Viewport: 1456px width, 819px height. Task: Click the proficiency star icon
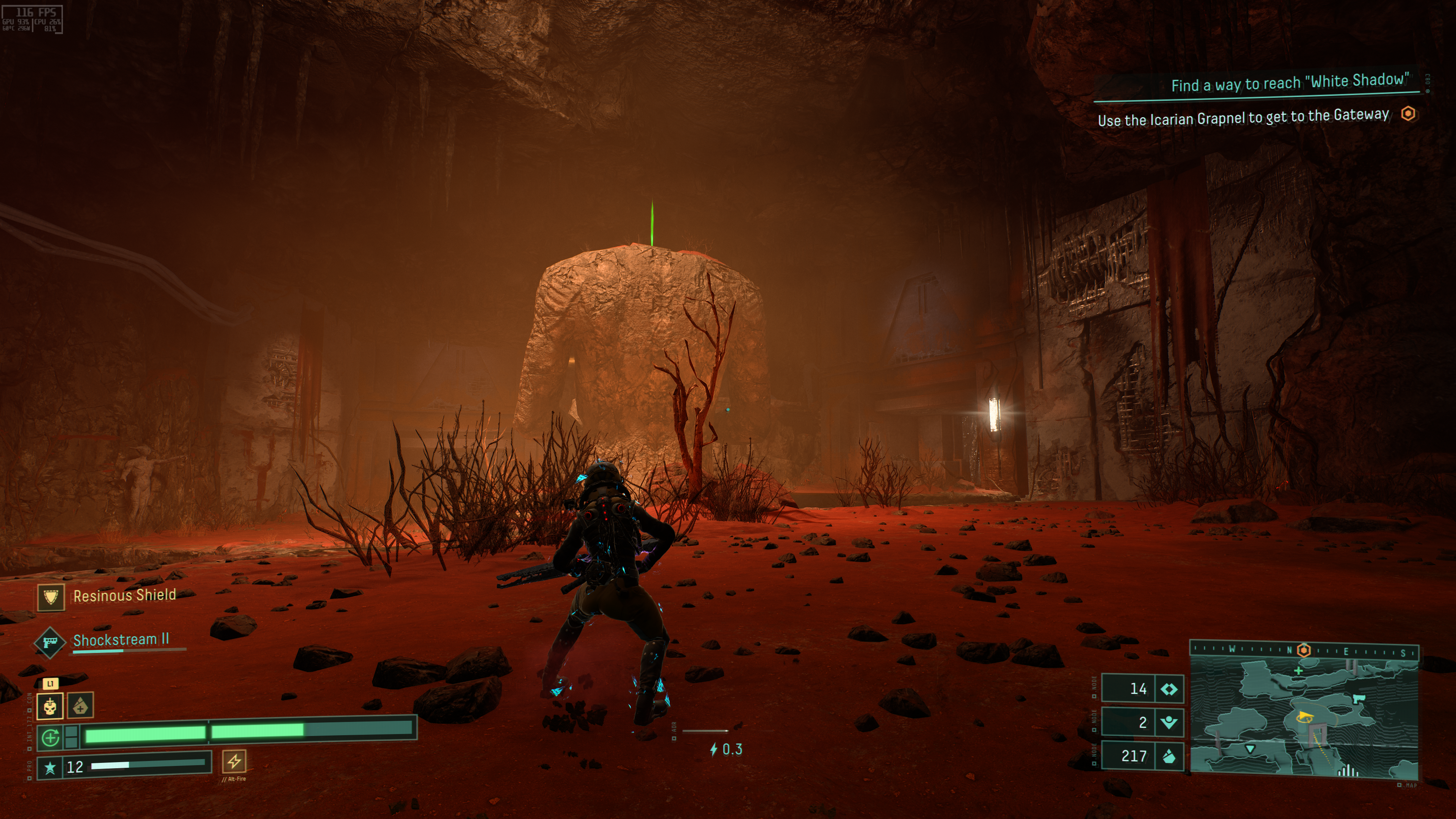pyautogui.click(x=50, y=767)
